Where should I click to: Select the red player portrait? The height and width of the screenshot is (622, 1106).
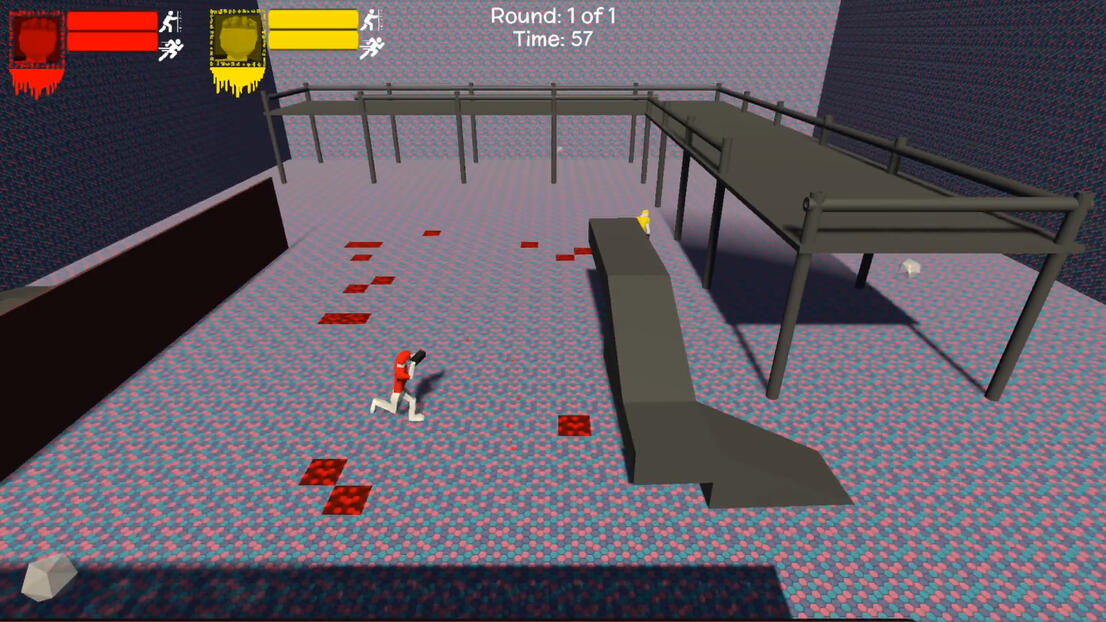[x=36, y=40]
